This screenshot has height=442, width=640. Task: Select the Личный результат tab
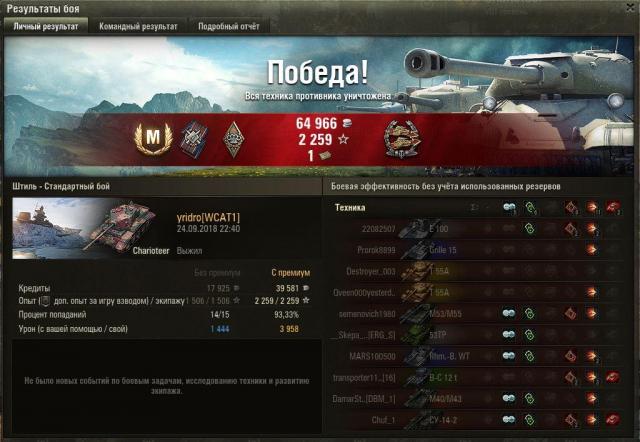pos(45,27)
